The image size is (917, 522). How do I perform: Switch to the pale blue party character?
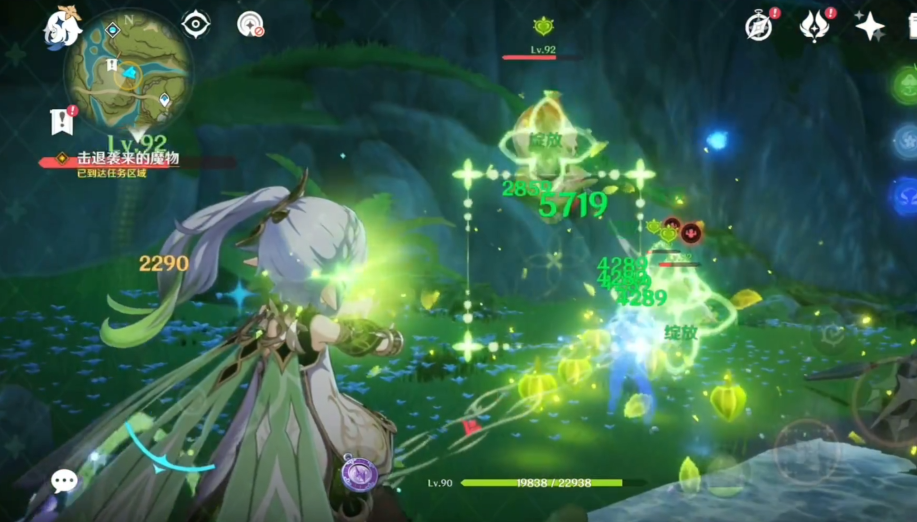[x=906, y=141]
